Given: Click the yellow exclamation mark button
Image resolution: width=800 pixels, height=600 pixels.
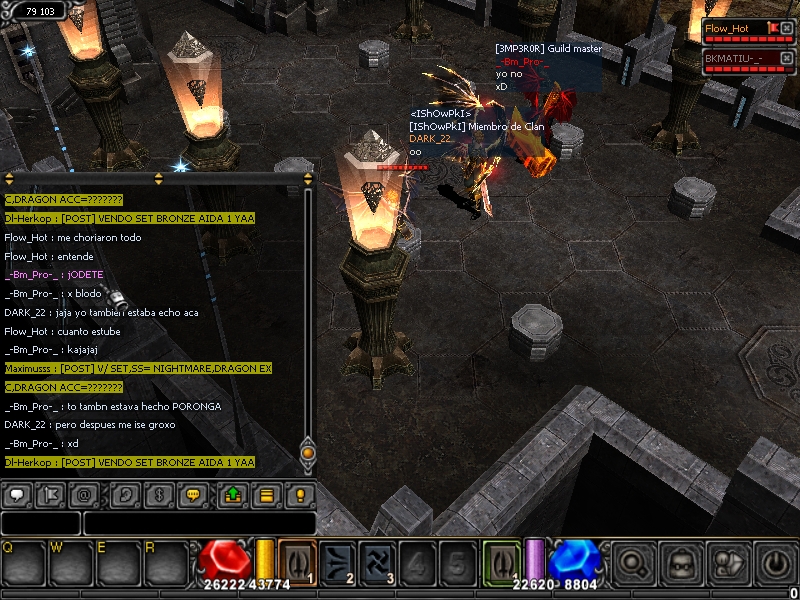Looking at the screenshot, I should 298,494.
